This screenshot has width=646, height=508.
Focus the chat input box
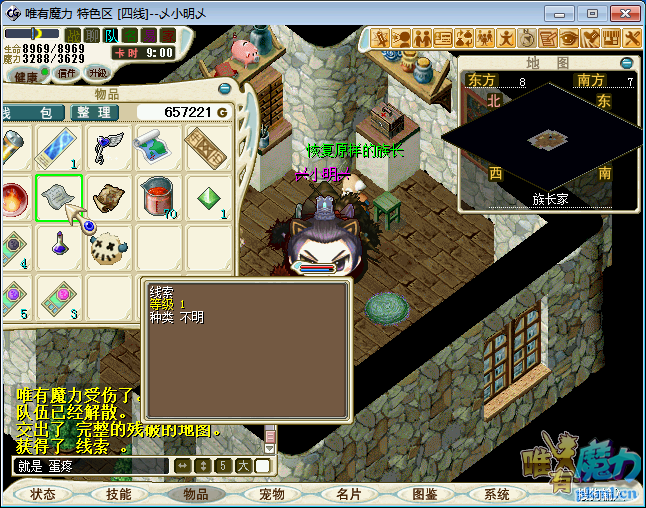click(x=90, y=466)
